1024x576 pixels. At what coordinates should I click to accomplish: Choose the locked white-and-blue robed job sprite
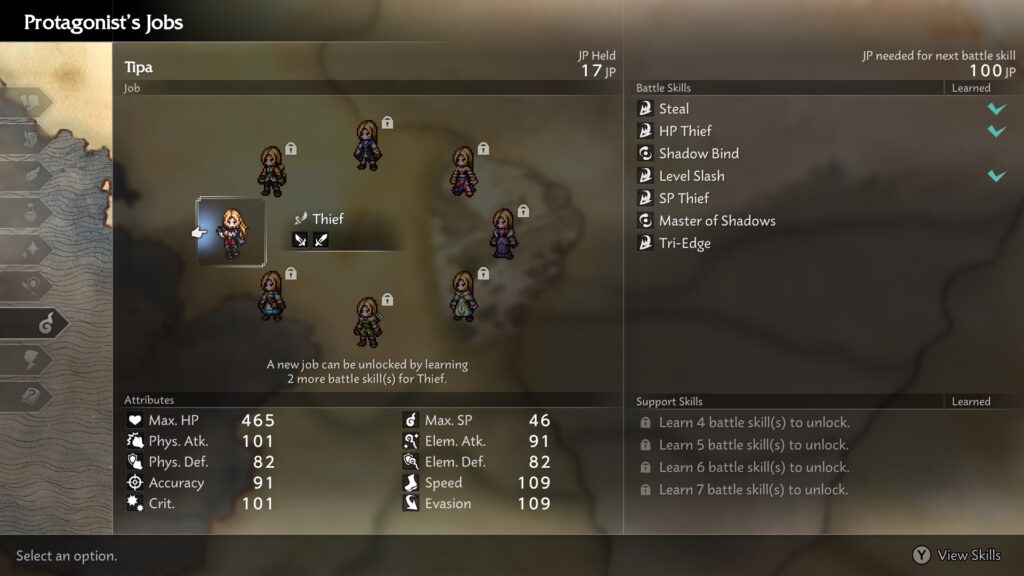462,295
